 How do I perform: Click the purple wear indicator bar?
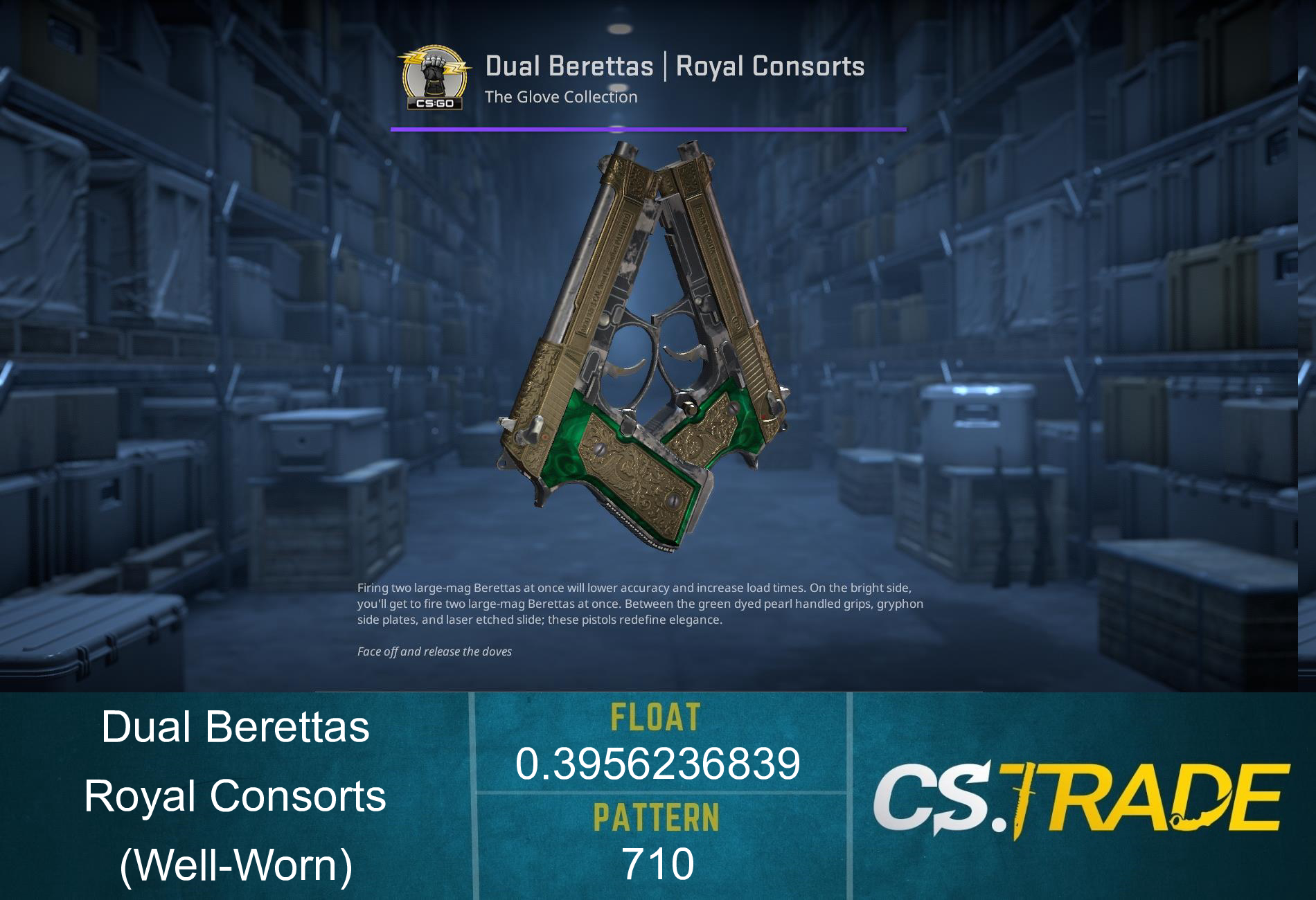point(648,129)
